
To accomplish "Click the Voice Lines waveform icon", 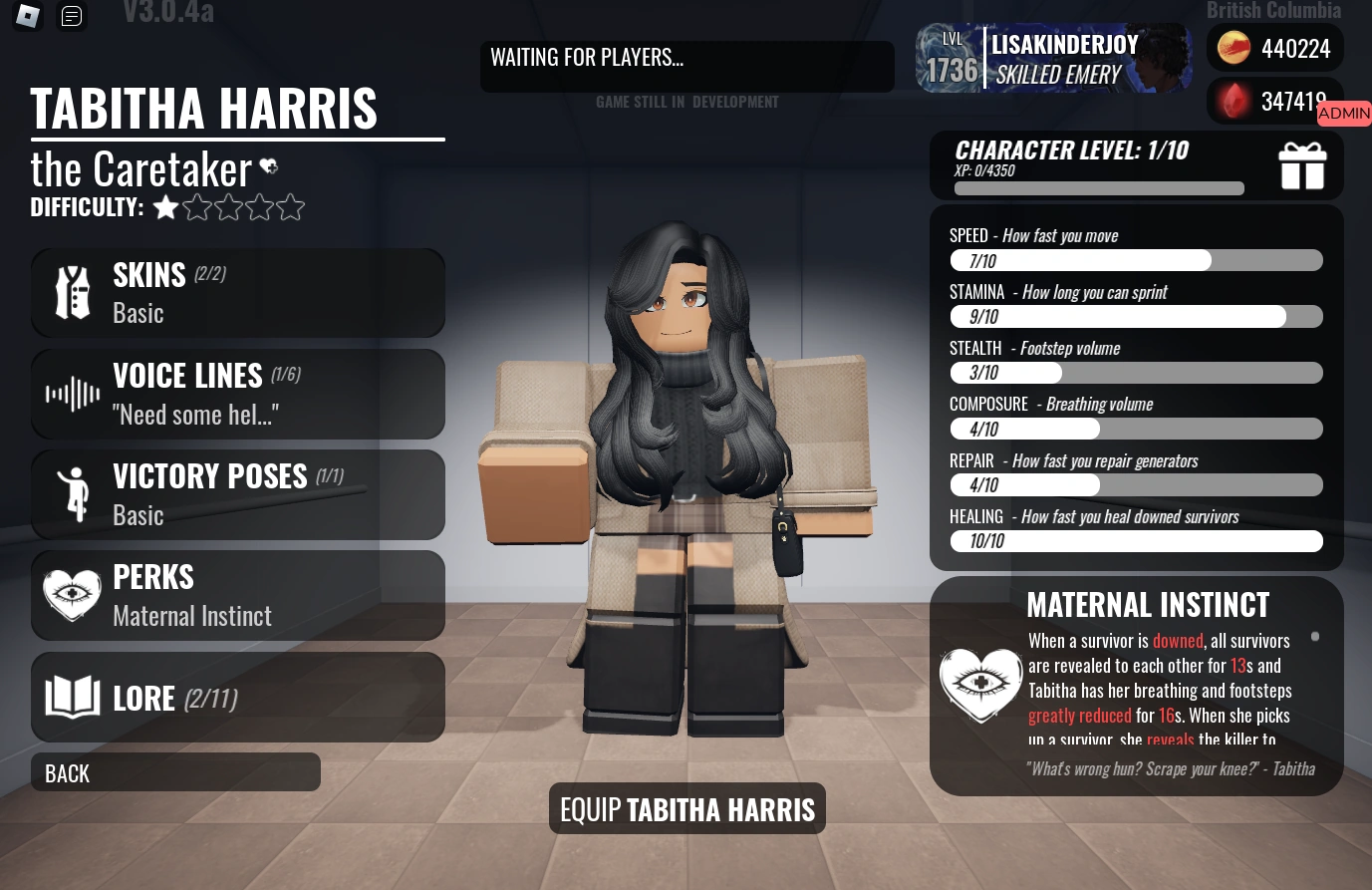I will (x=71, y=394).
